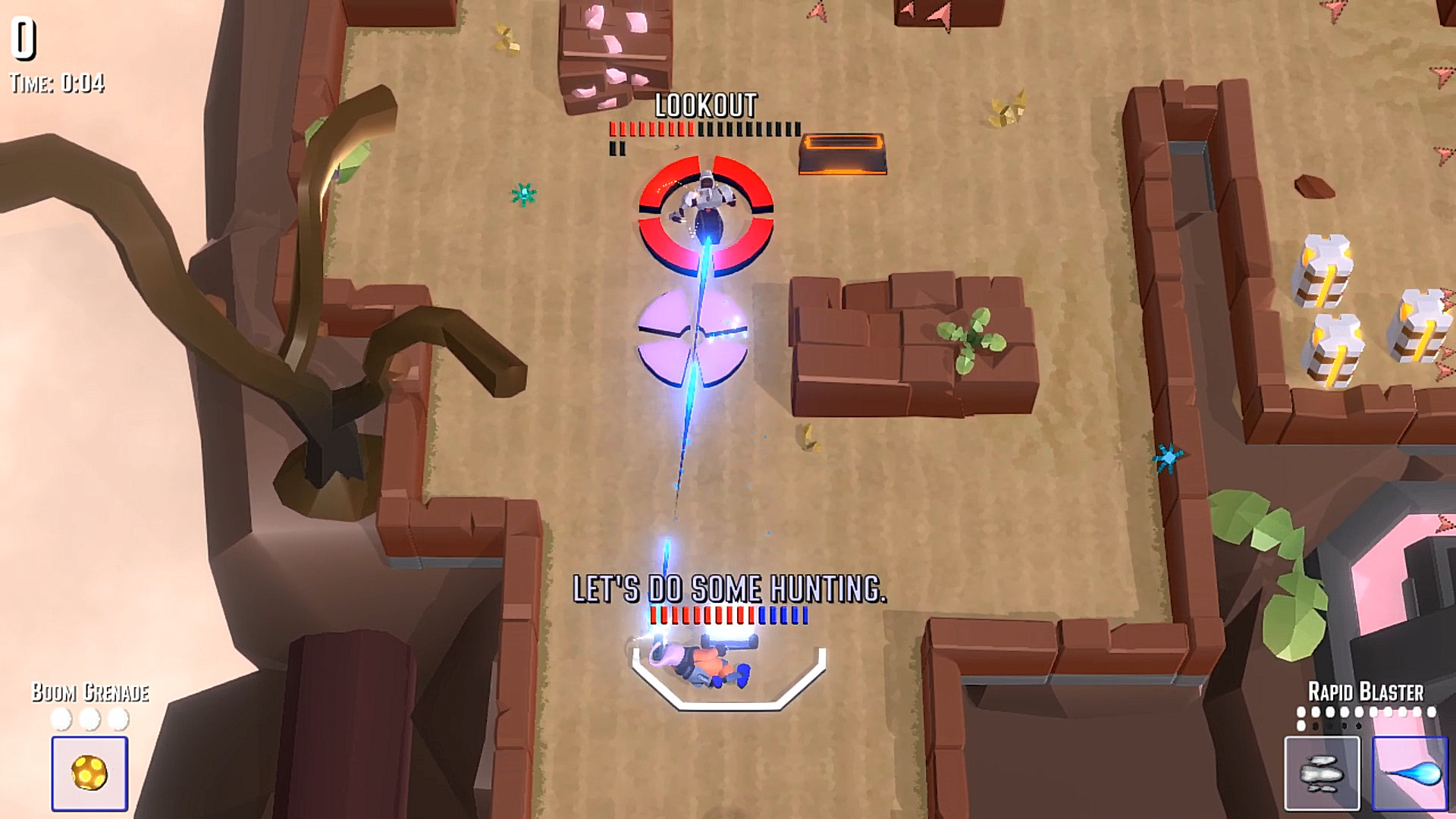Click the orange glowing jump pad
This screenshot has width=1456, height=819.
click(843, 154)
